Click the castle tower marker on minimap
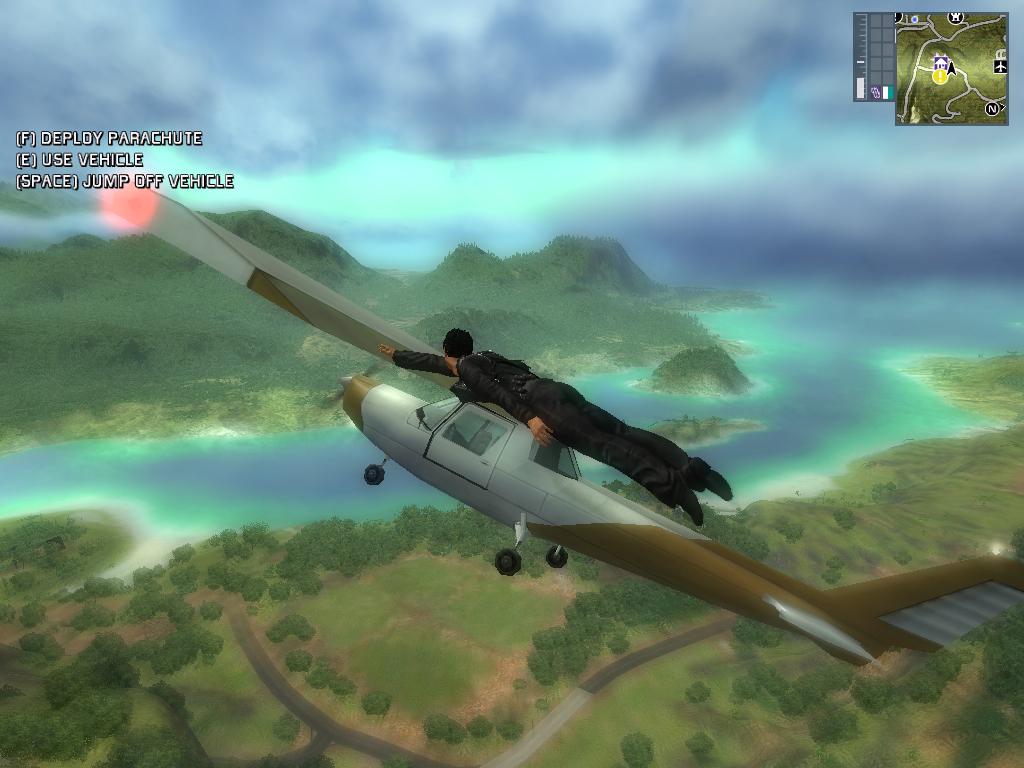 tap(956, 18)
